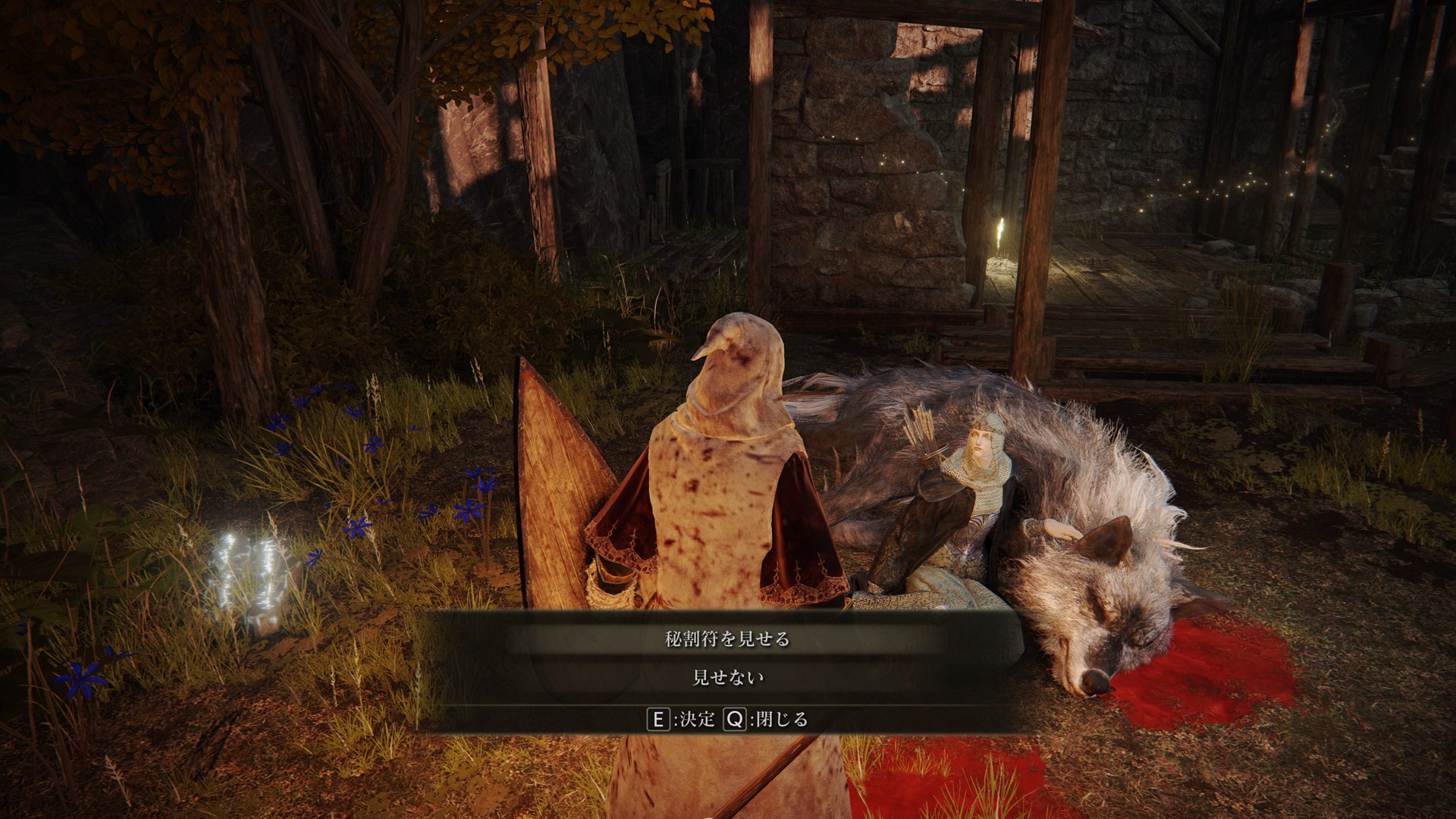Select the 見せない dialogue option
1456x819 pixels.
727,677
